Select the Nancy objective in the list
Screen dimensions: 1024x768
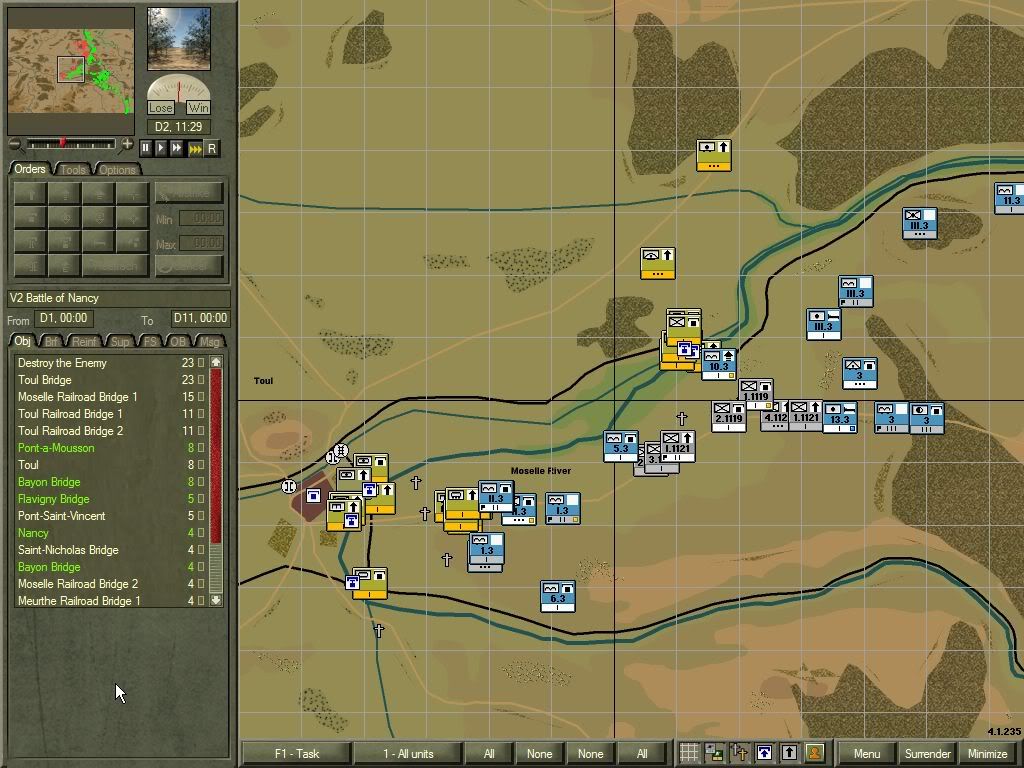pos(33,533)
